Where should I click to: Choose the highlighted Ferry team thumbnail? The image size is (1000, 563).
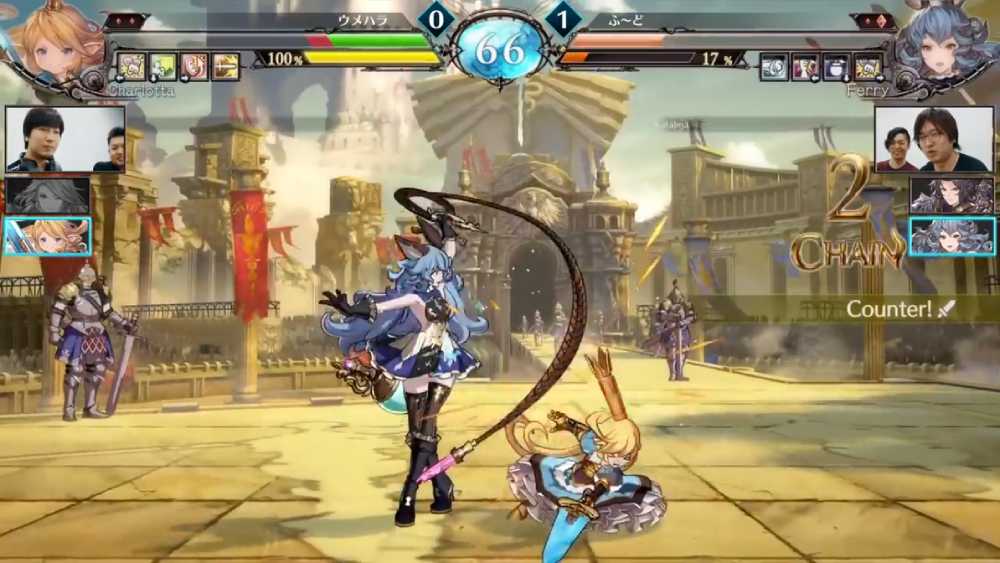(x=951, y=237)
